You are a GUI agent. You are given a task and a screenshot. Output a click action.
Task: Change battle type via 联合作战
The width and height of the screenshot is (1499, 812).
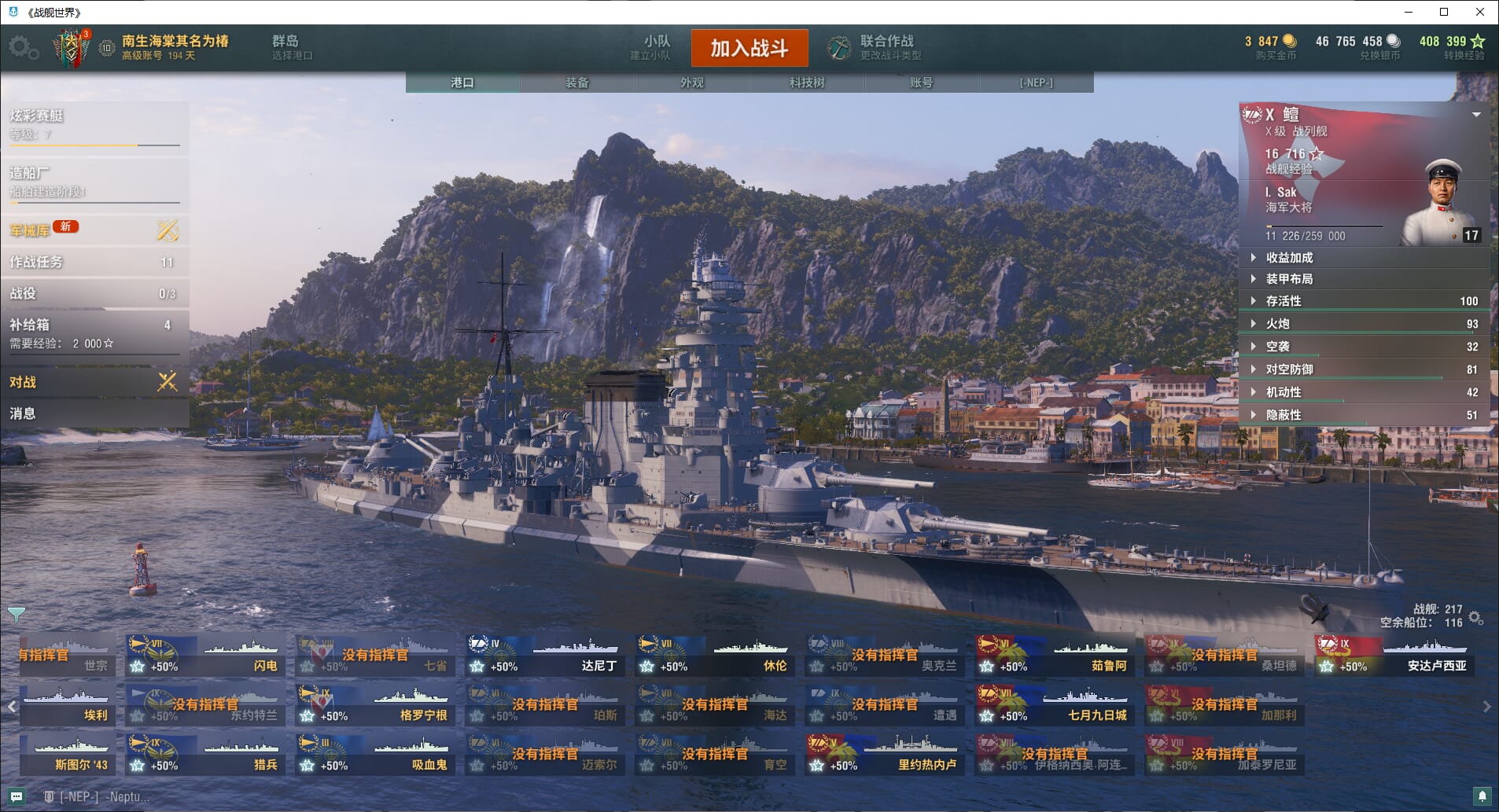(886, 47)
